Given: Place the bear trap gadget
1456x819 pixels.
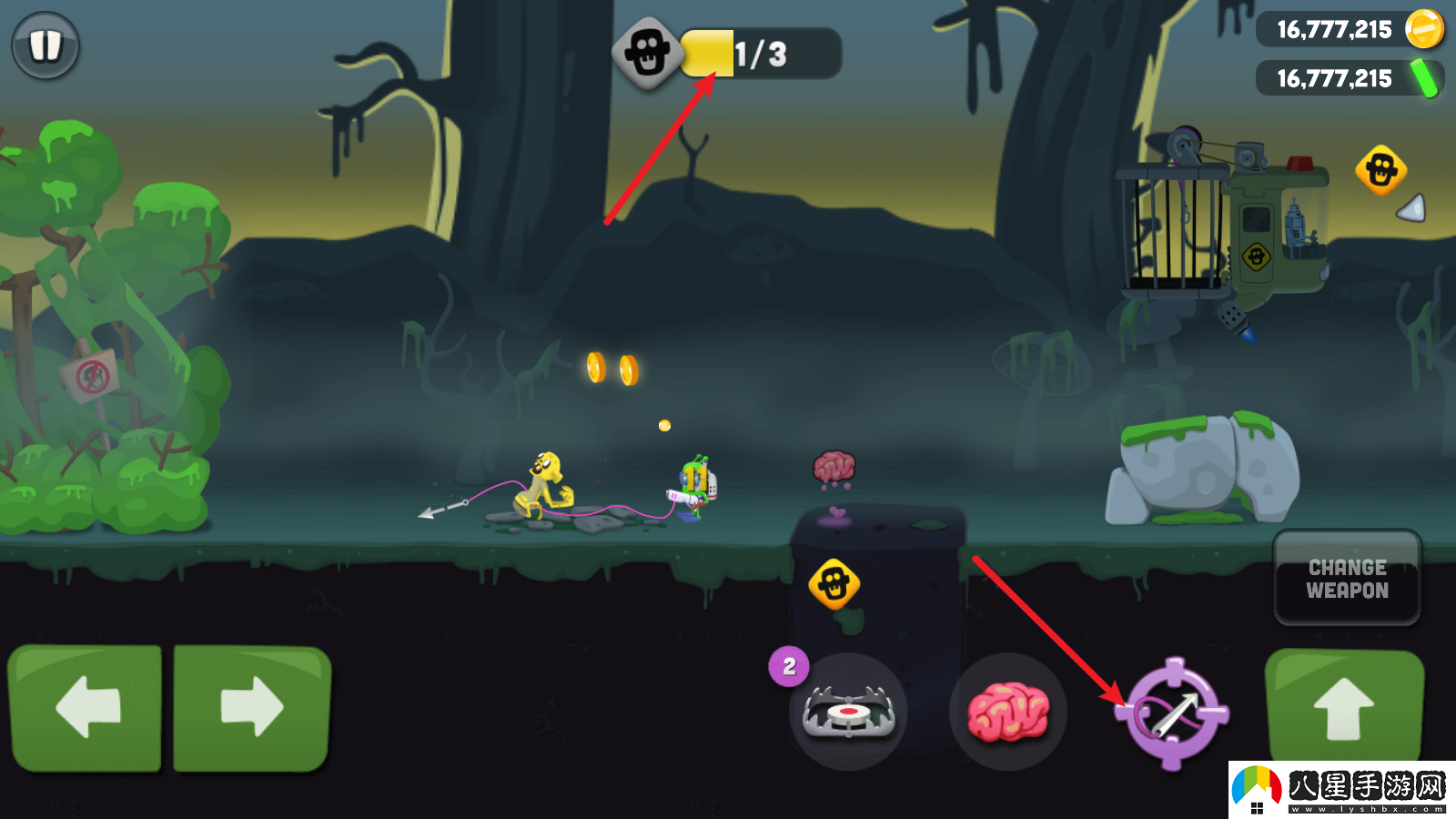Looking at the screenshot, I should (x=848, y=712).
